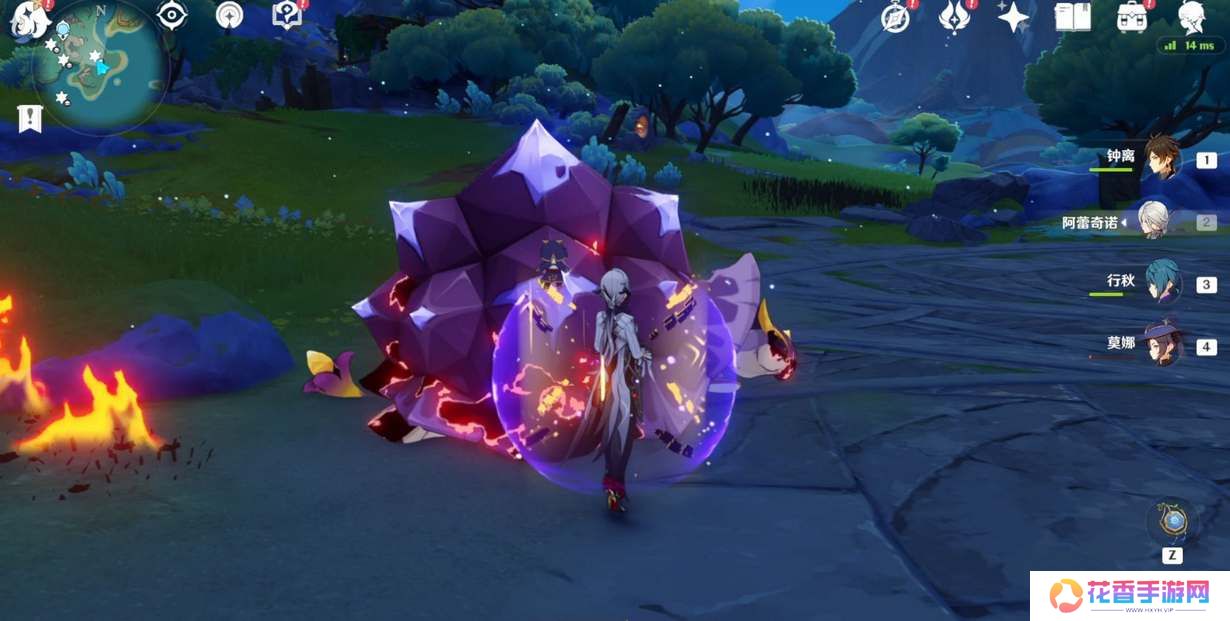Open the backpack inventory
Screen dimensions: 1230x621
coord(1132,17)
